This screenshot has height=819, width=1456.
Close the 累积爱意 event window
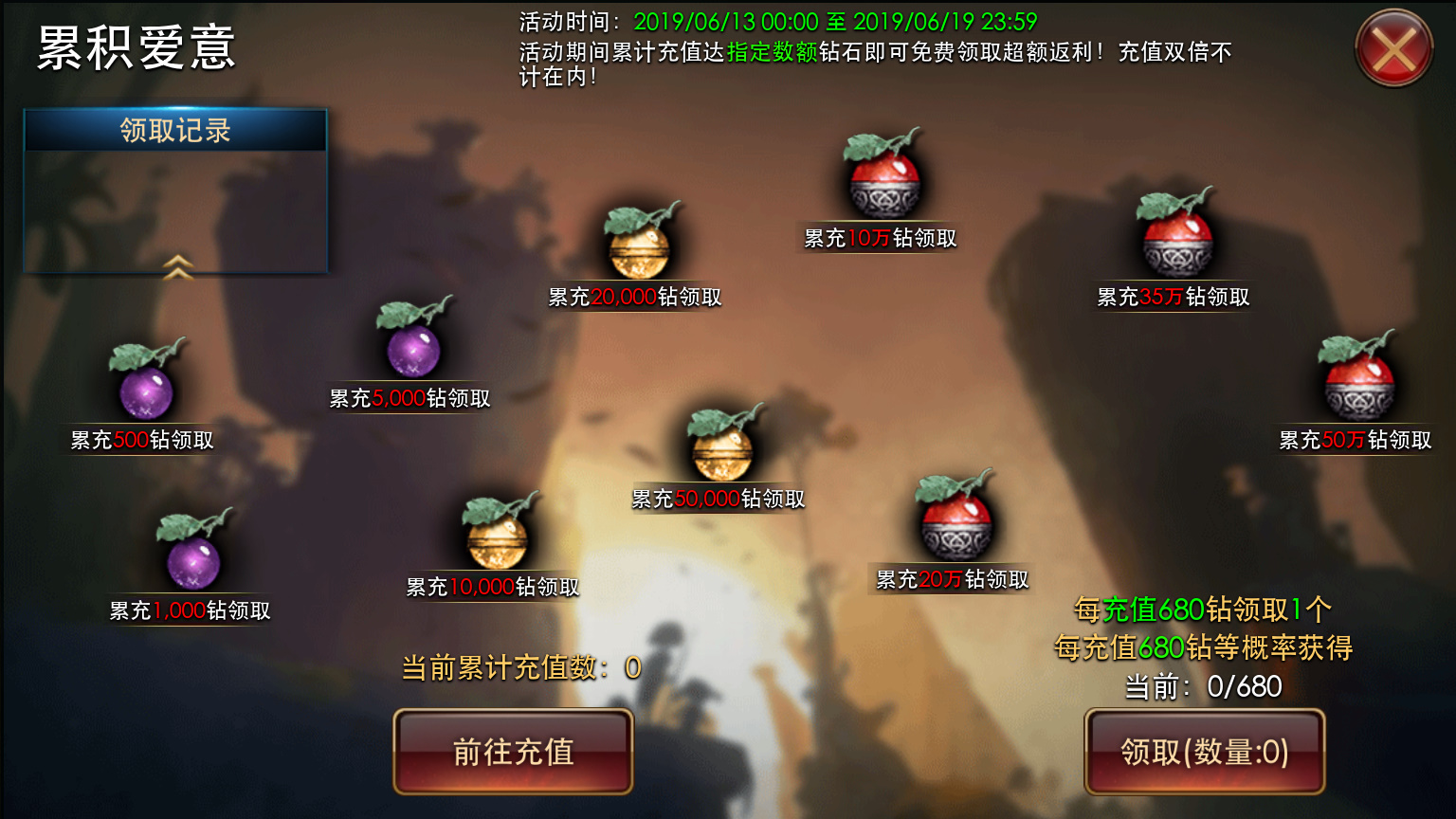[1393, 48]
